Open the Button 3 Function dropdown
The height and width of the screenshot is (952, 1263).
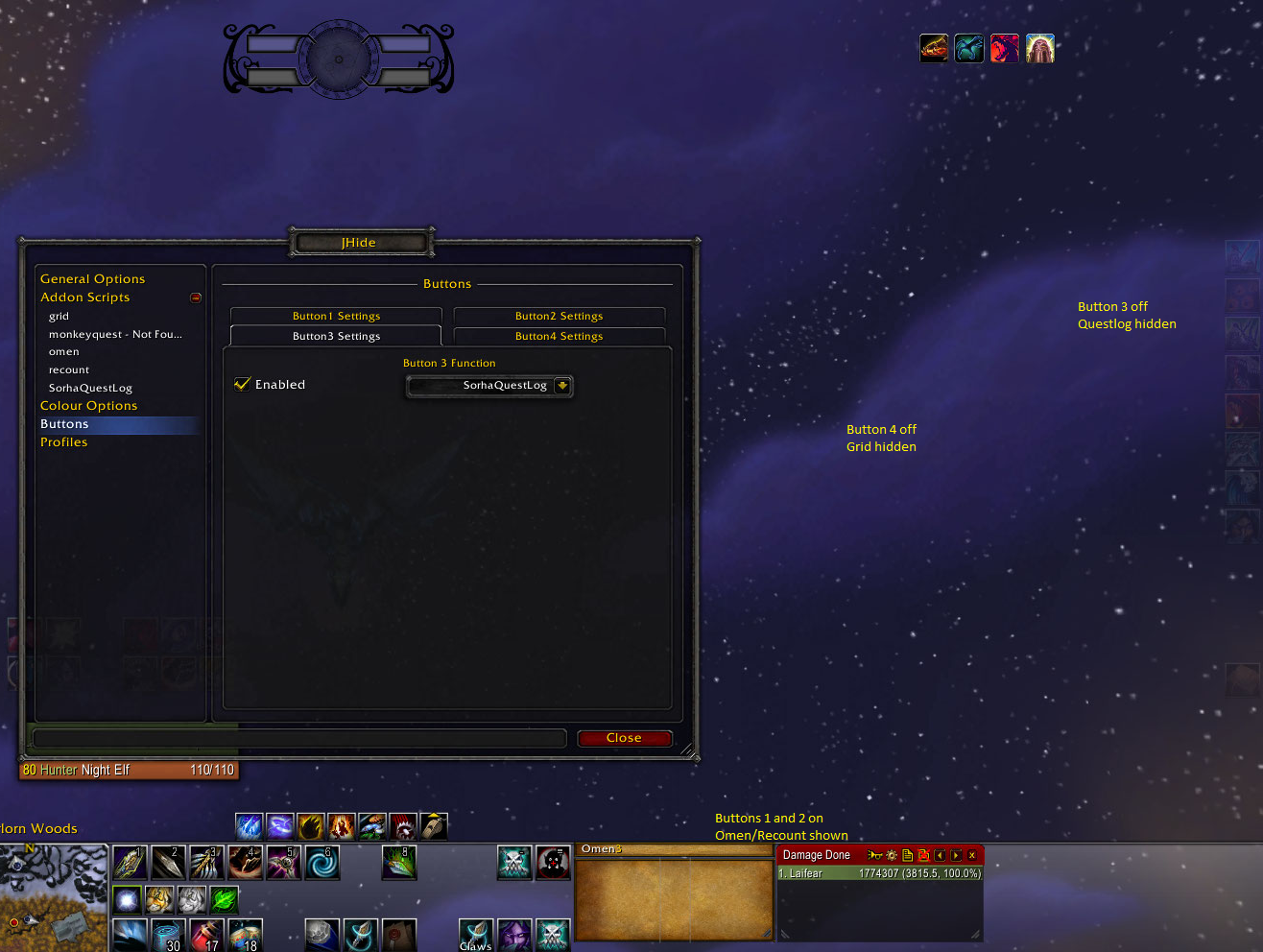pos(562,386)
